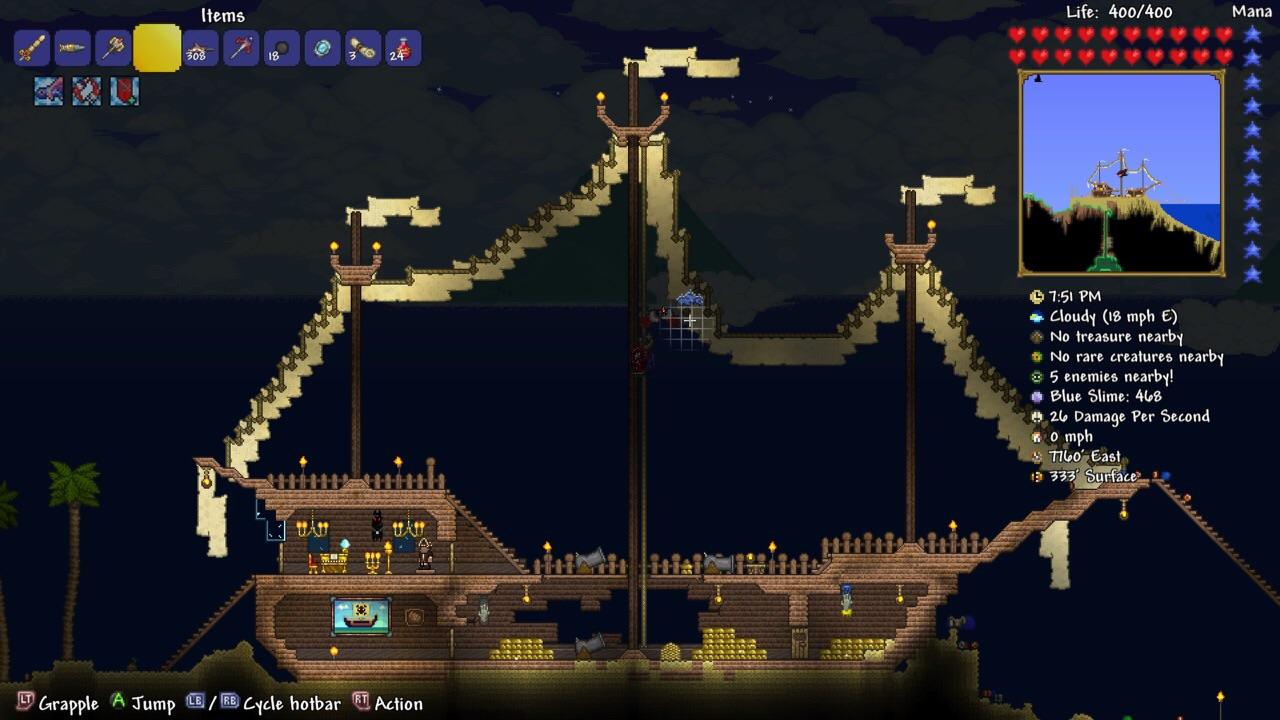
Task: Select the sword in the first hotbar slot
Action: click(32, 48)
